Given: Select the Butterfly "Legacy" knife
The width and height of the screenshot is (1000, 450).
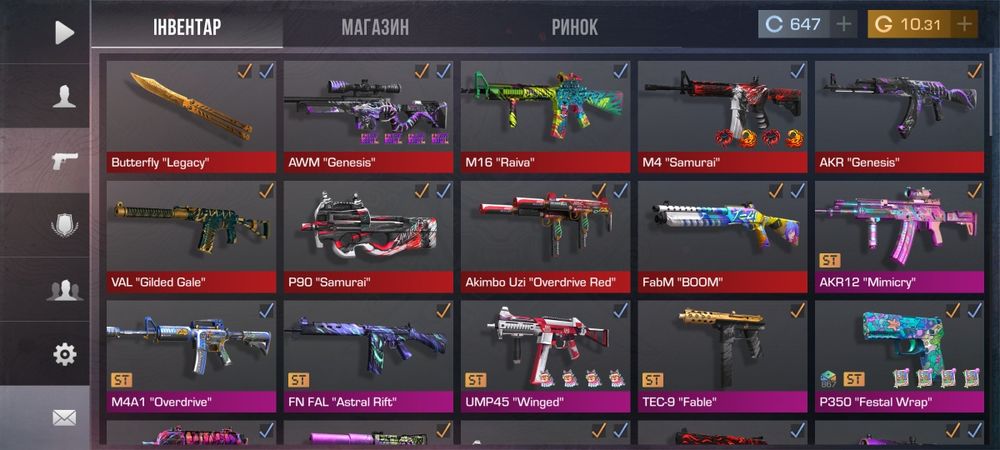Looking at the screenshot, I should (191, 115).
